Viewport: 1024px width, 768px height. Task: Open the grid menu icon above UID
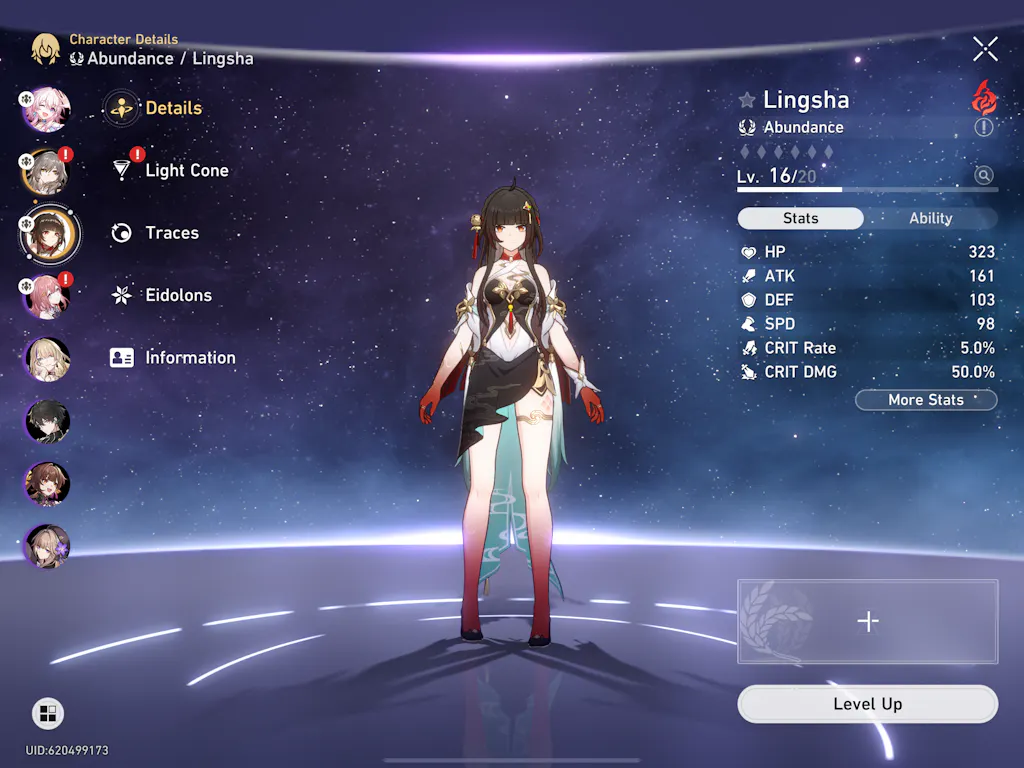point(47,713)
